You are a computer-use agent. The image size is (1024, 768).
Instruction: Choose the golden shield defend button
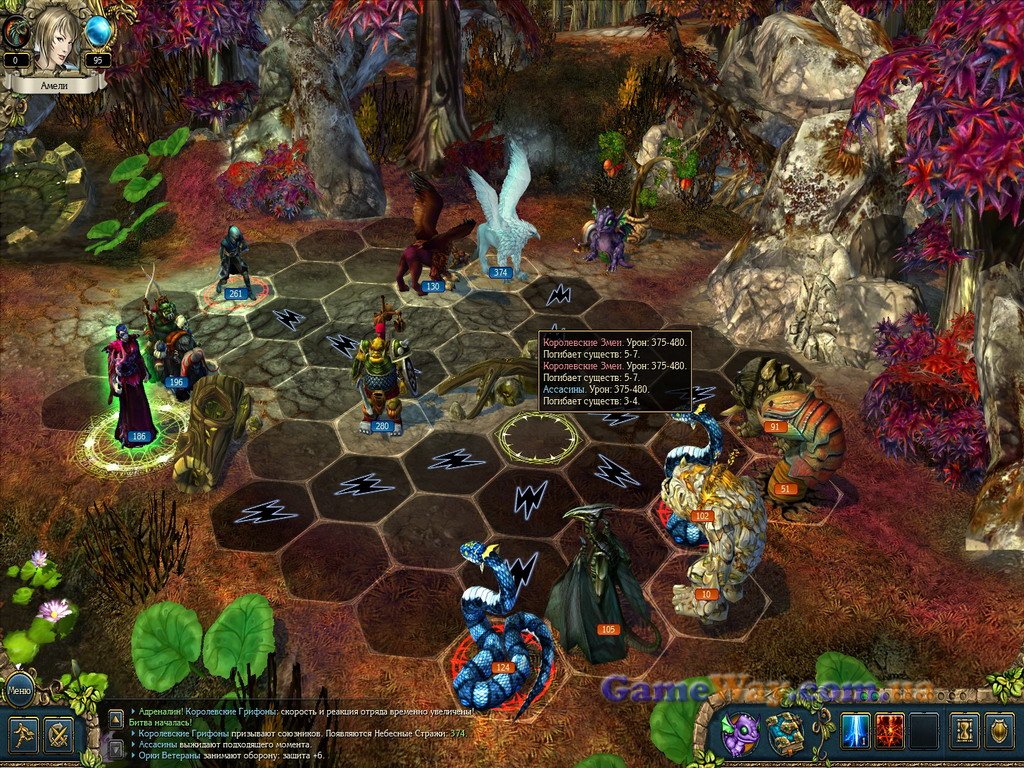(1000, 731)
